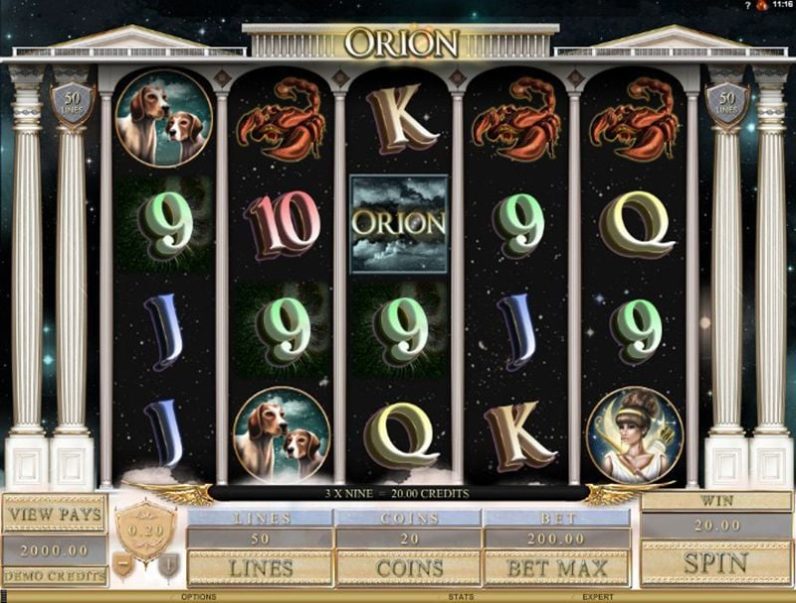Switch to Expert mode
Image resolution: width=796 pixels, height=603 pixels.
tap(599, 597)
